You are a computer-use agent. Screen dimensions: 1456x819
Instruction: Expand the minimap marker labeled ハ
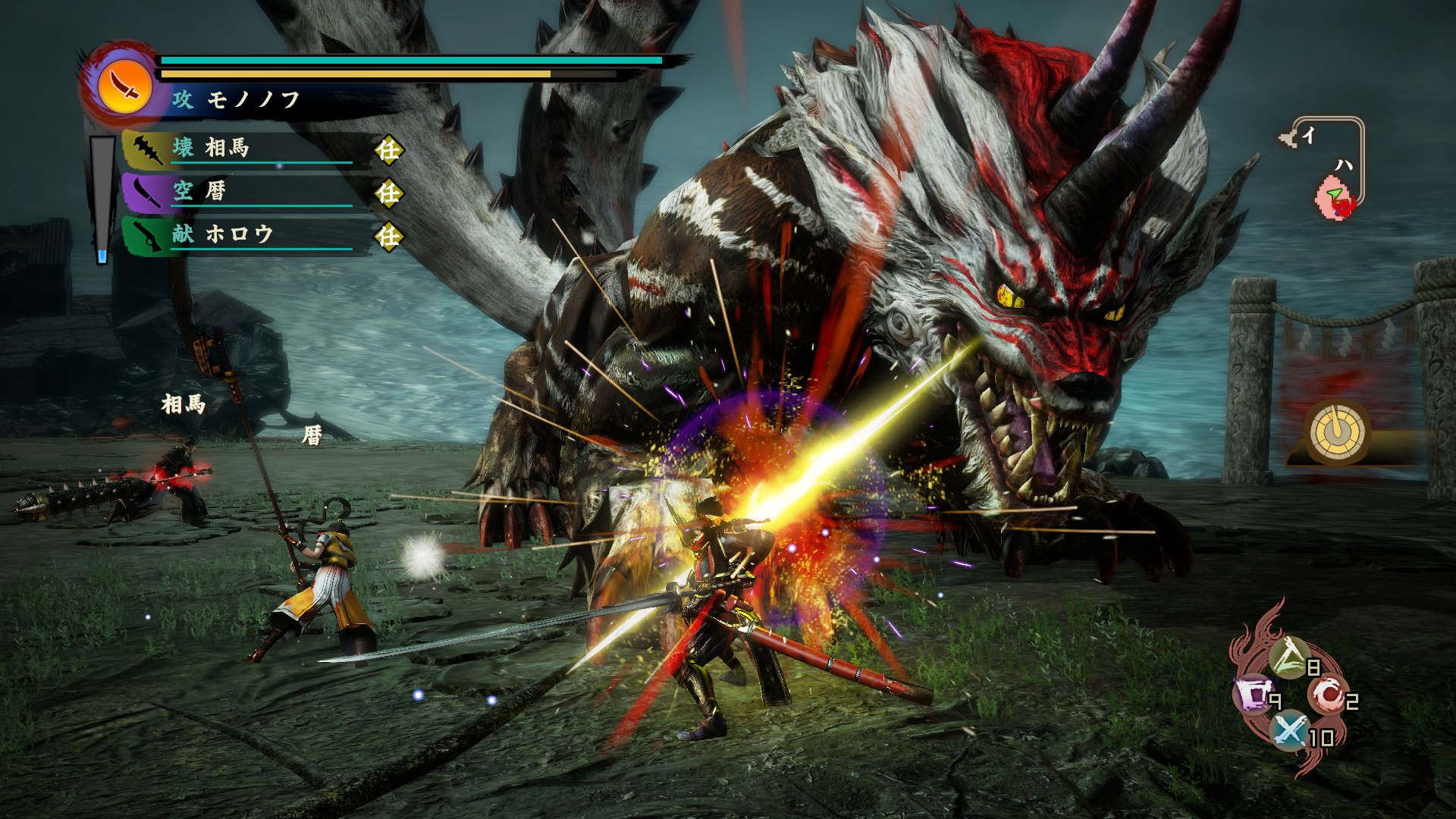1344,165
